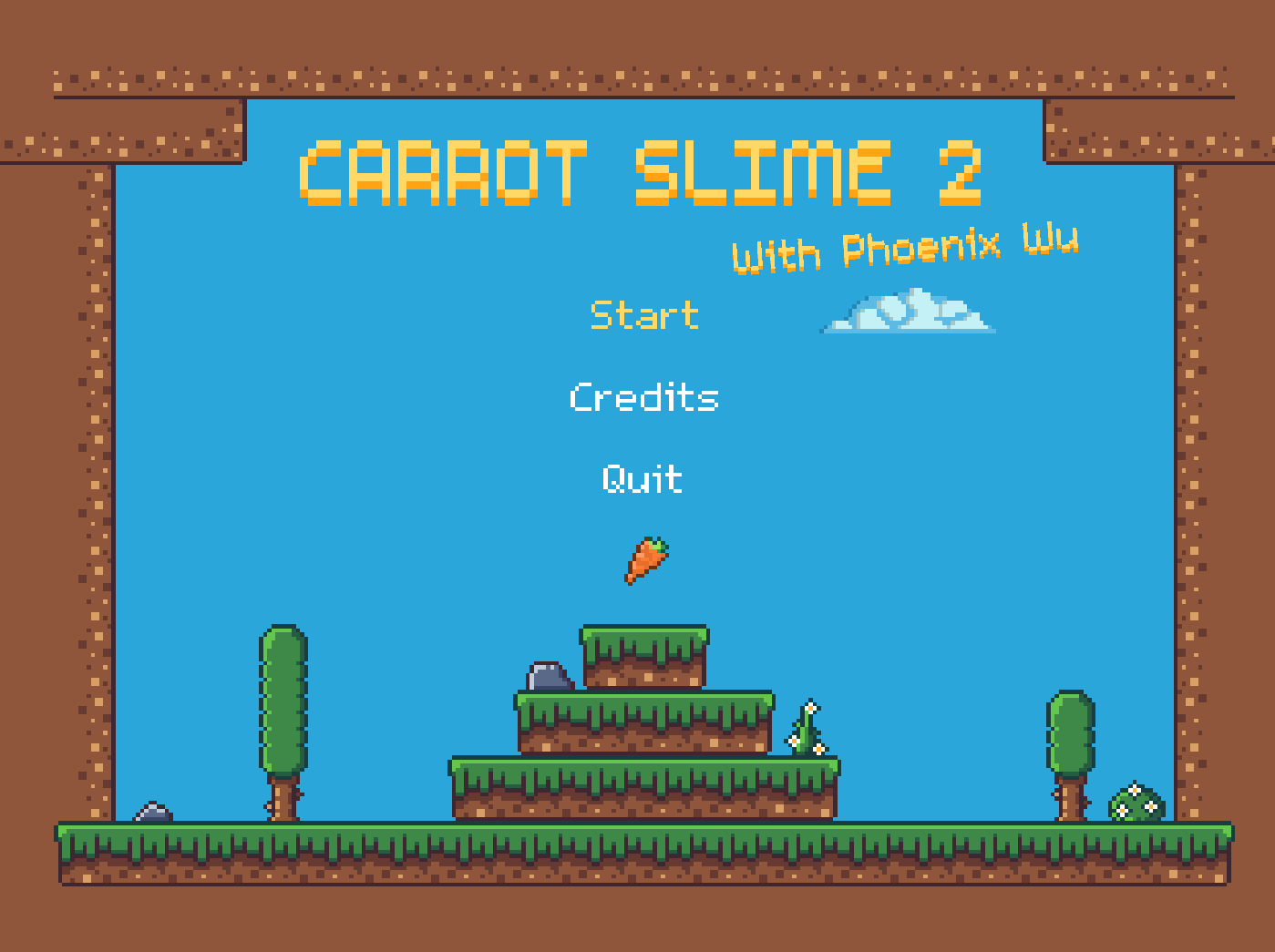This screenshot has height=952, width=1275.
Task: Click the carrot sprite above the platform
Action: tap(647, 558)
